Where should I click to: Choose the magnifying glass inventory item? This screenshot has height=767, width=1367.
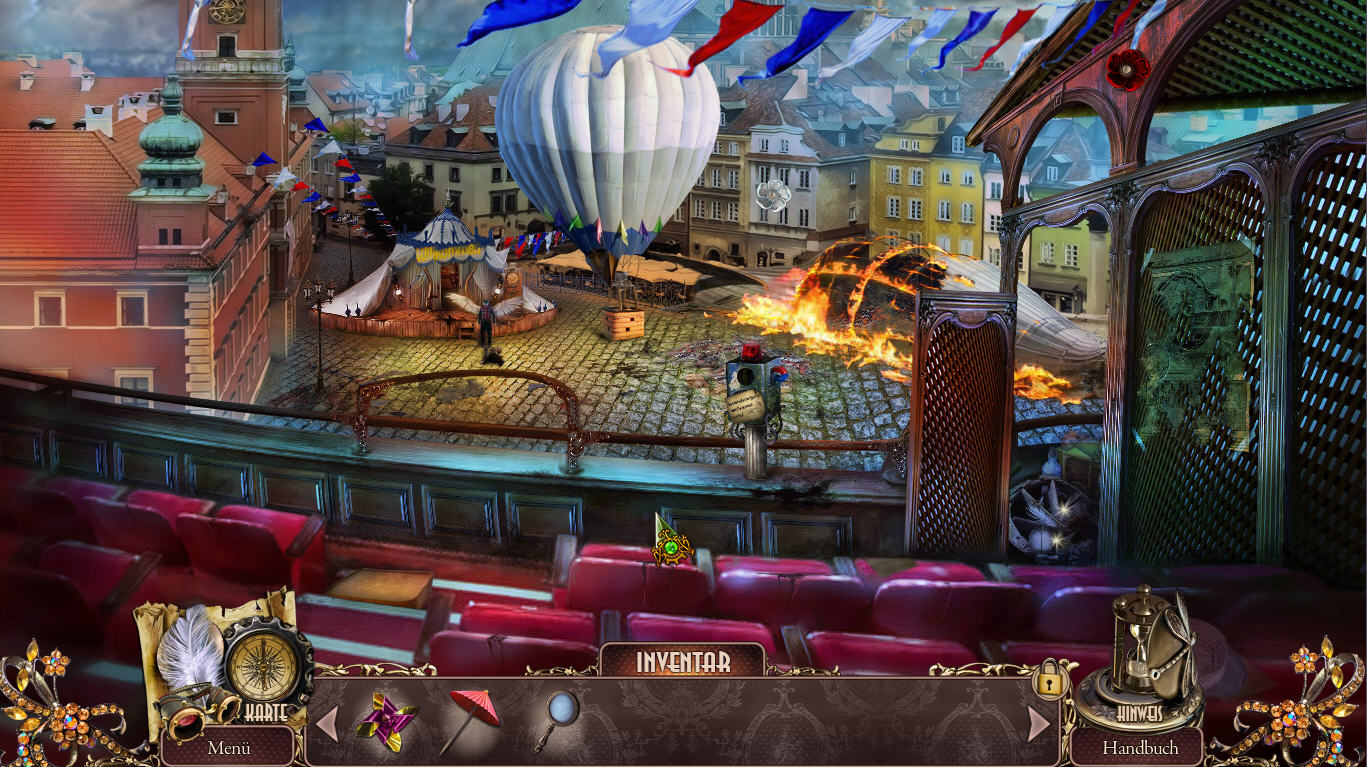pos(555,717)
